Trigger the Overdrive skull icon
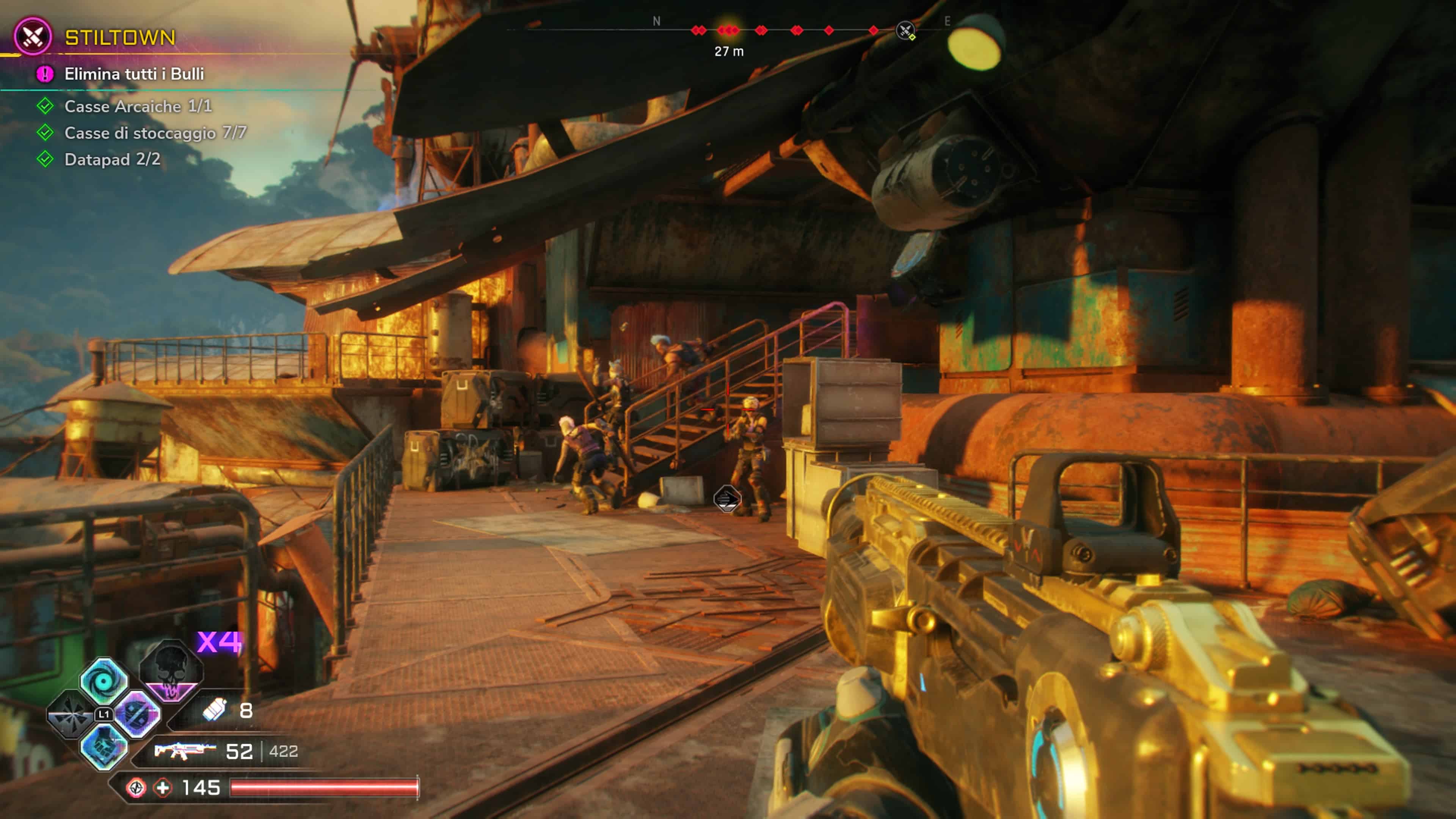 [x=171, y=670]
